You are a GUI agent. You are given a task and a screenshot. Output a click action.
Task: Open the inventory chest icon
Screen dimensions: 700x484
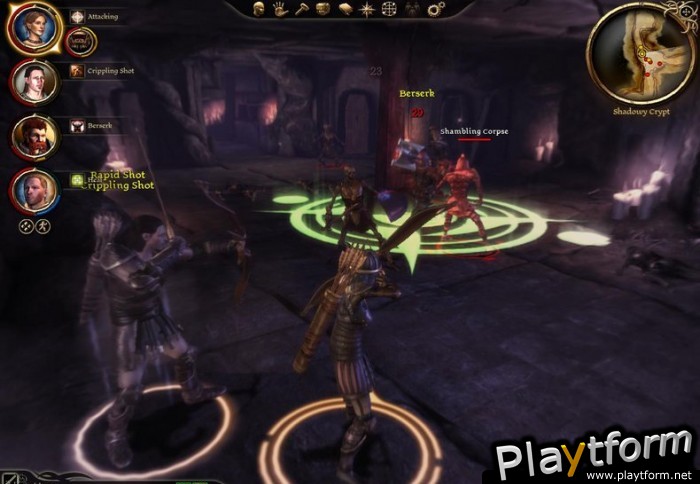322,8
